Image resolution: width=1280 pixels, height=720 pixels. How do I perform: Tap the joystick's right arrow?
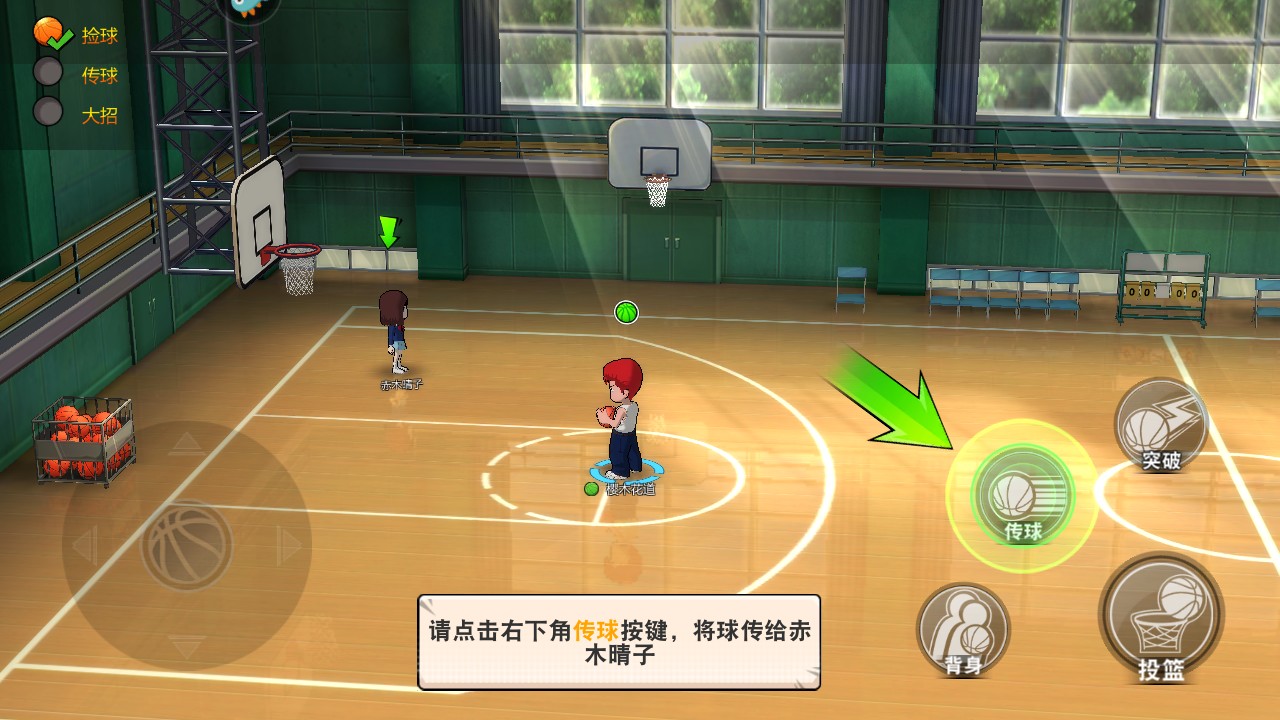[291, 546]
